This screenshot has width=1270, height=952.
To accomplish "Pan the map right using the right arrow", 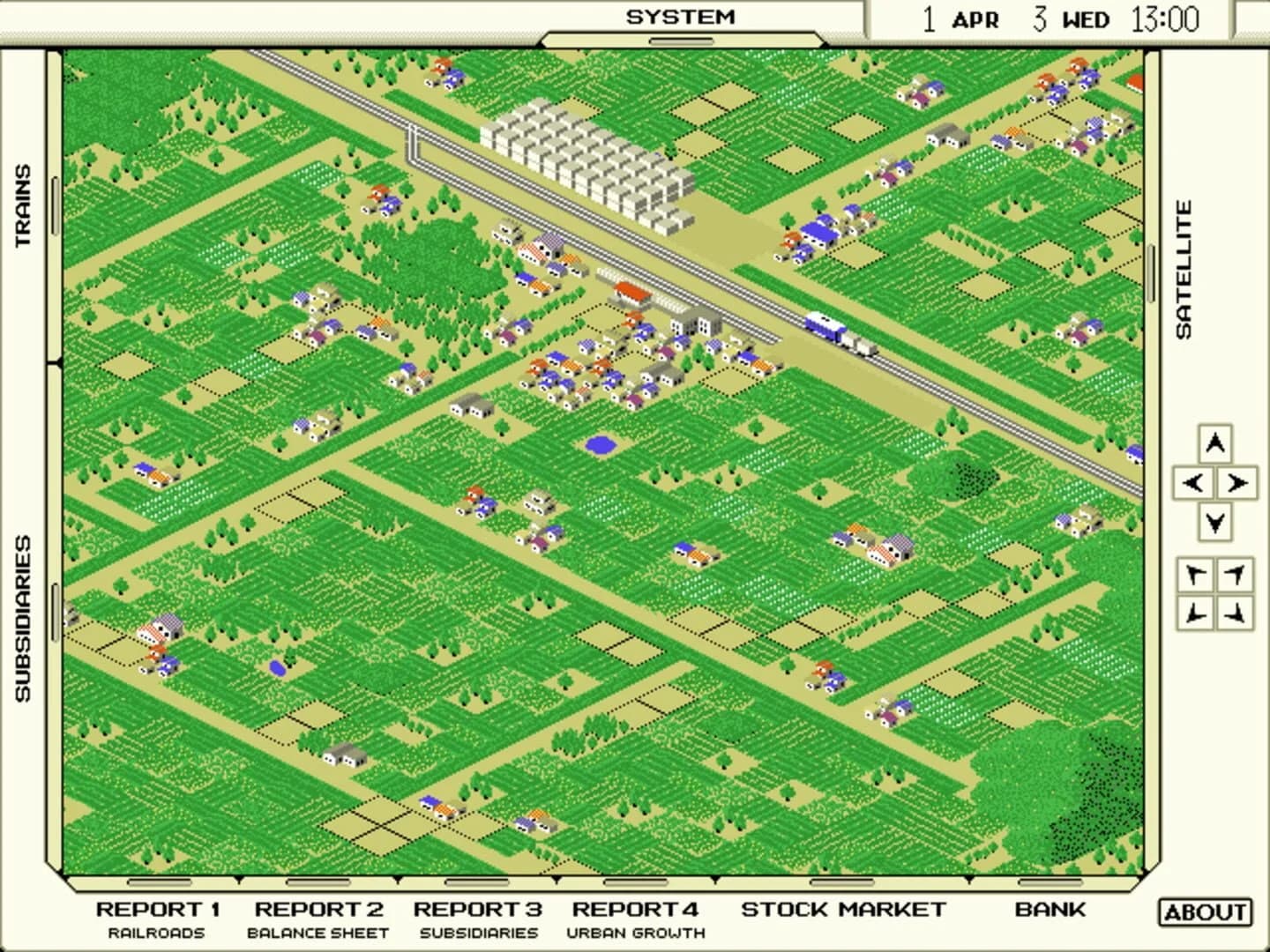I will [1236, 481].
